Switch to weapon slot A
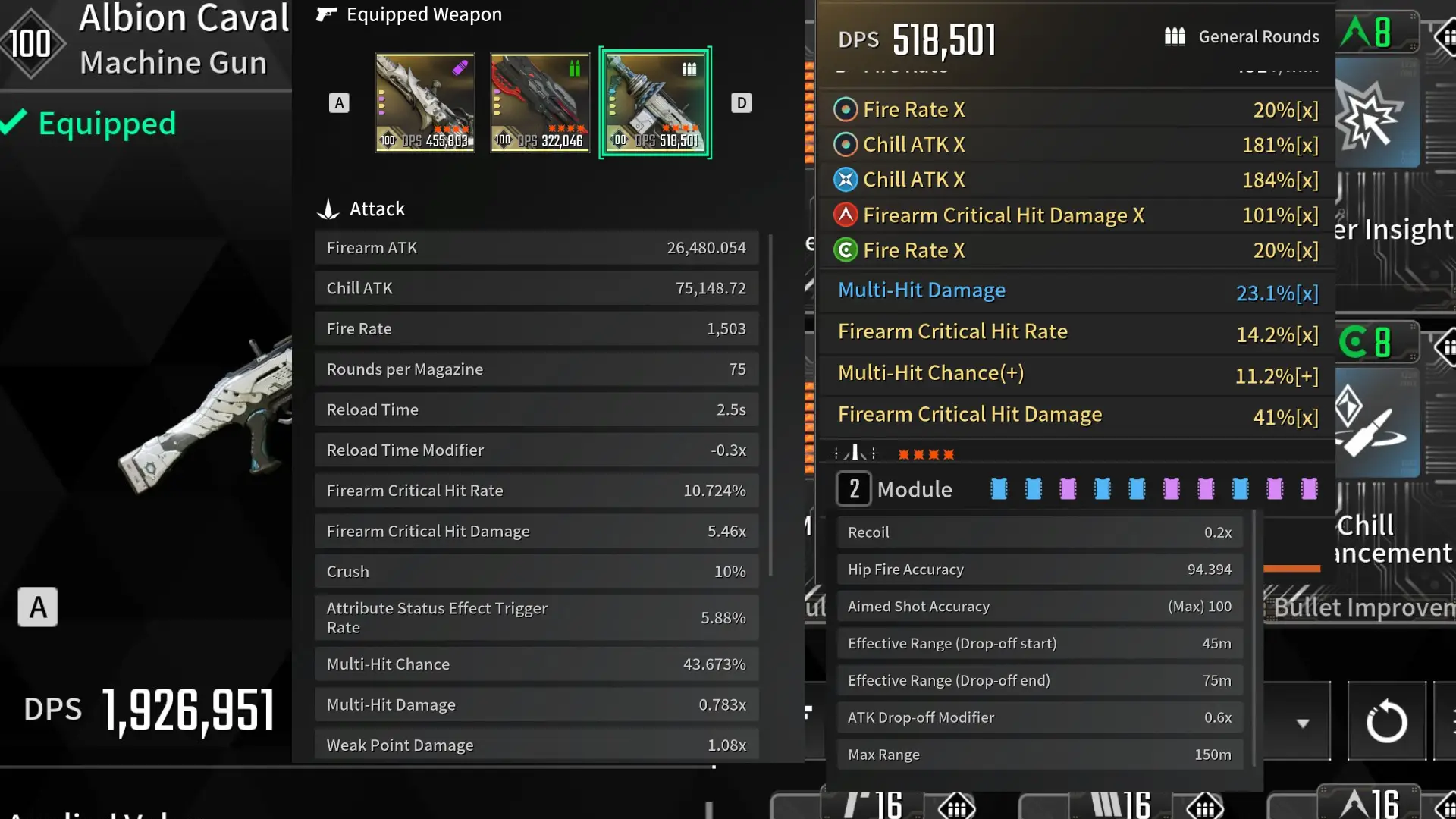This screenshot has height=819, width=1456. [x=339, y=102]
